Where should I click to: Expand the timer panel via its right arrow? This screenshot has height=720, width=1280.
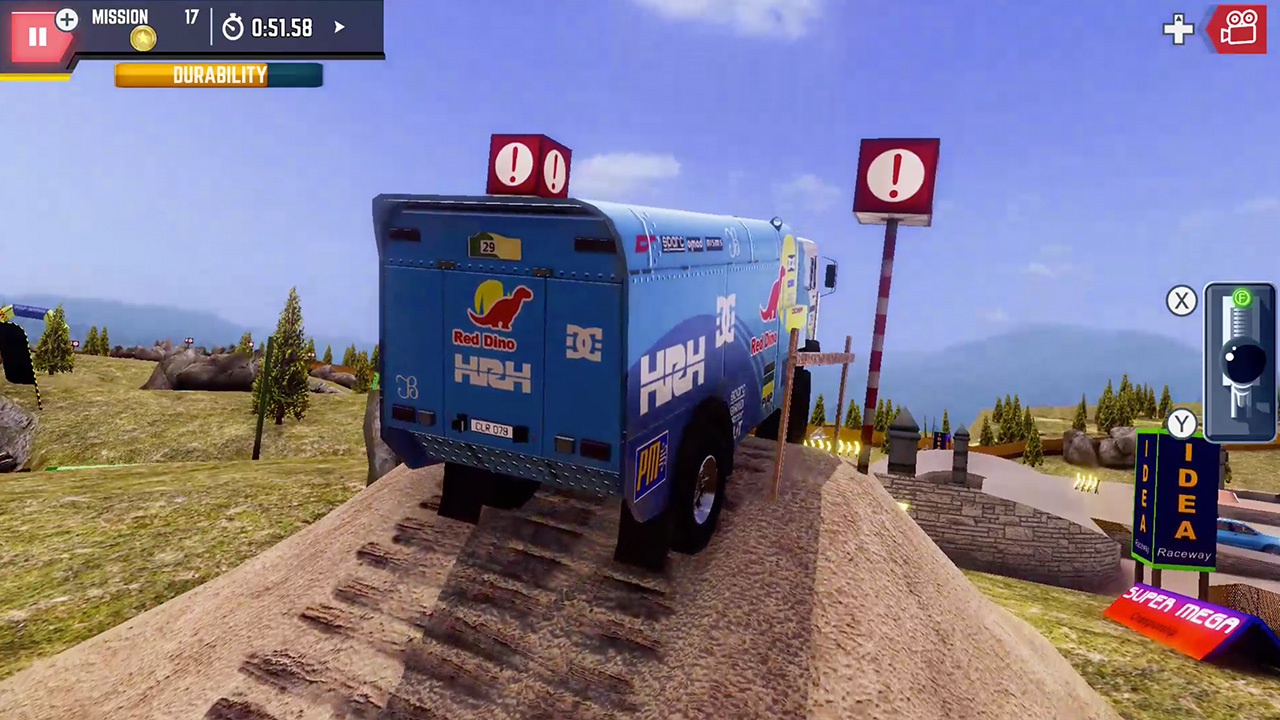338,28
